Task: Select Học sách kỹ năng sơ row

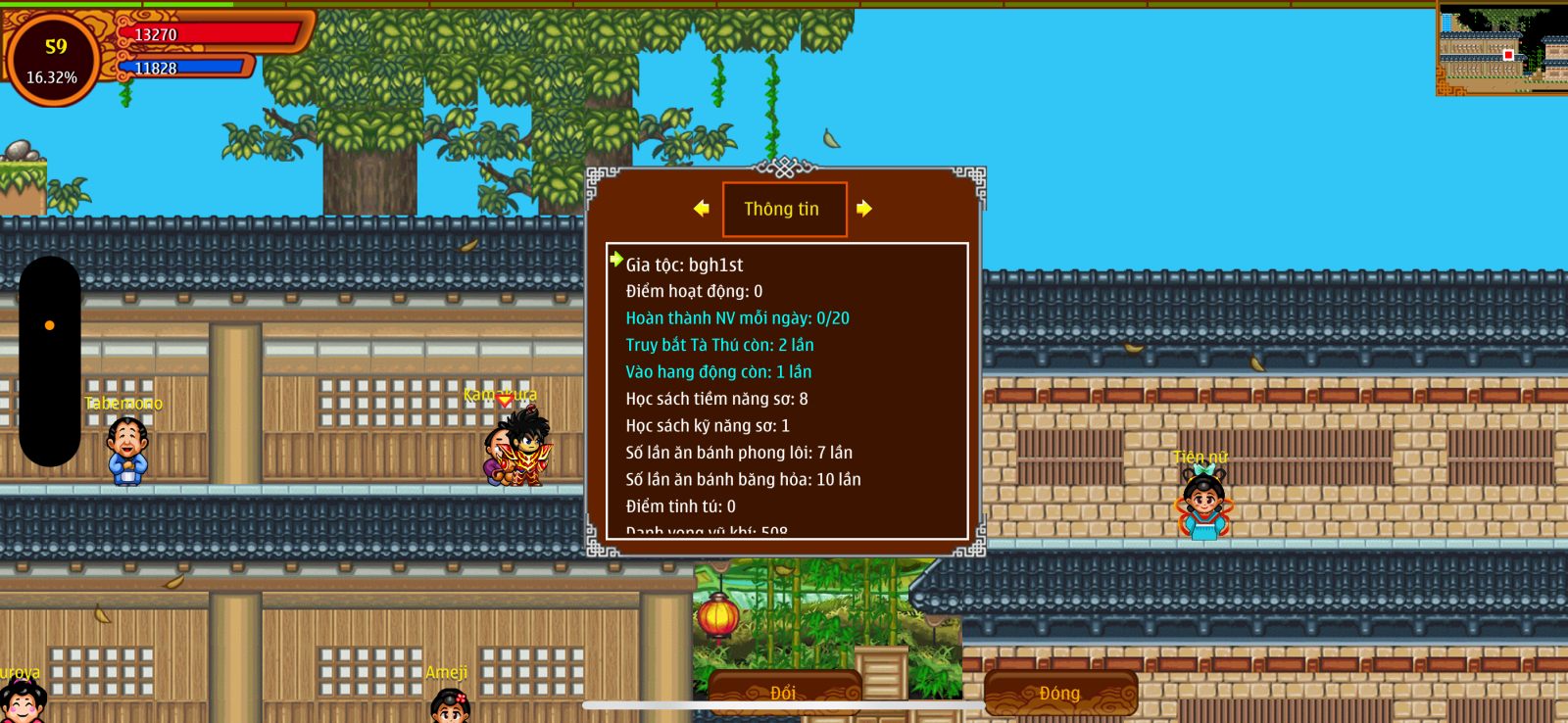Action: (x=708, y=426)
